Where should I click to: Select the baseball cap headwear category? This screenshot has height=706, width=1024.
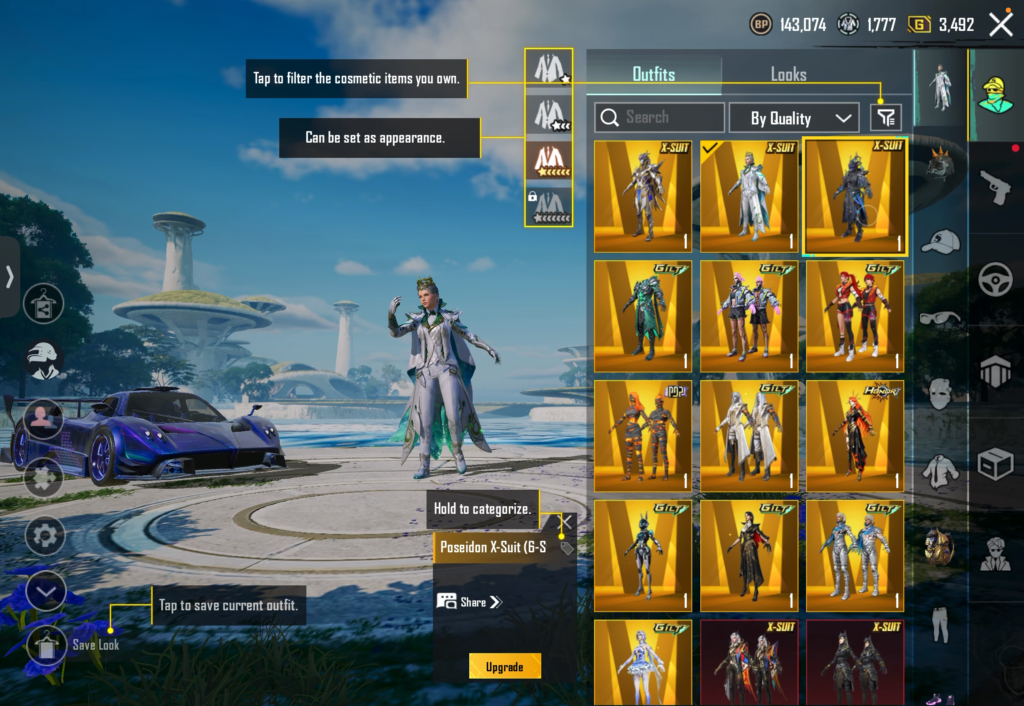(x=939, y=242)
